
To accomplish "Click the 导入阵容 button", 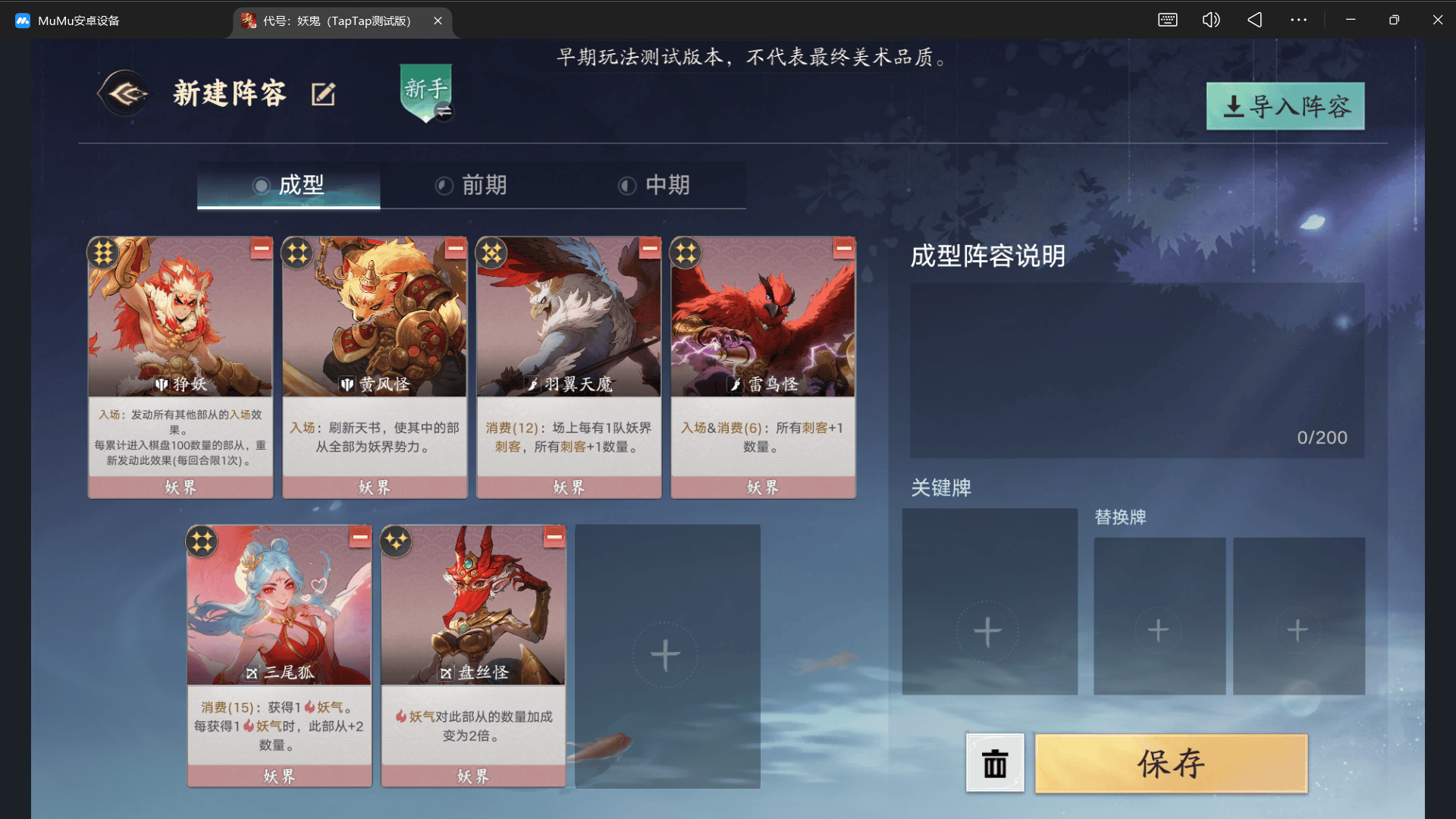I will [1284, 106].
